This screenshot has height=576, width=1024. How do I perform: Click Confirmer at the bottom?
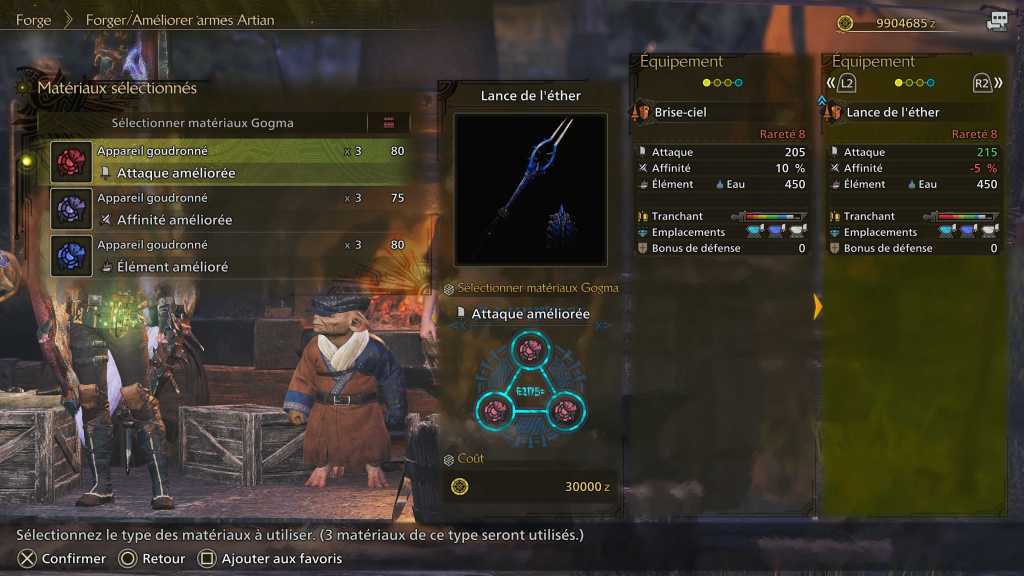[x=63, y=559]
